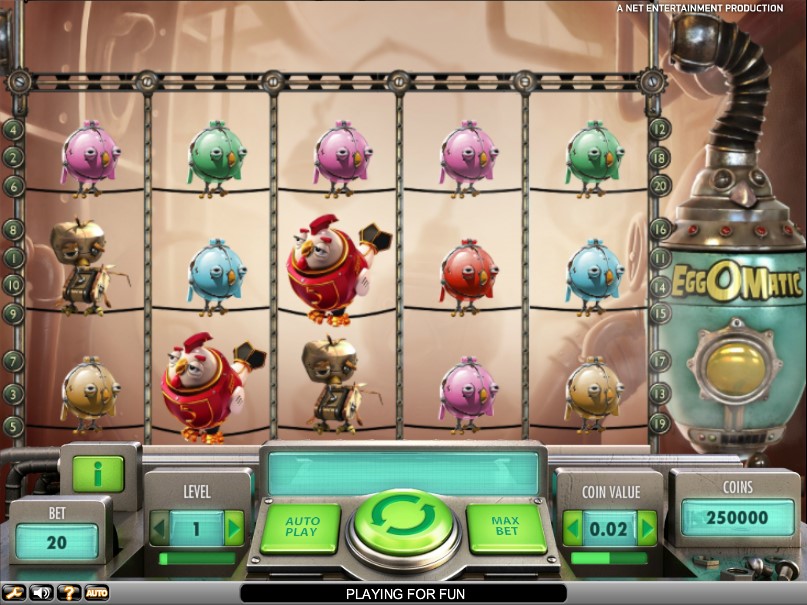Increase the bet level with right arrow
Screen dimensions: 807x605
point(234,526)
